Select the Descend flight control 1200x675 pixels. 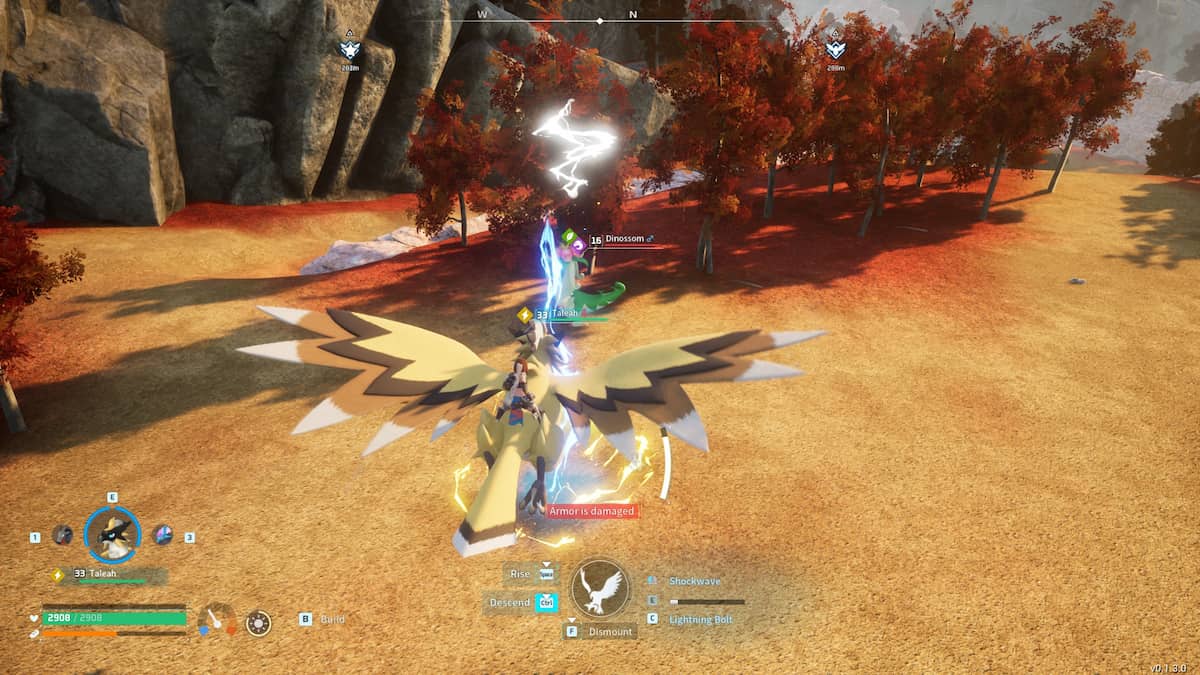[510, 602]
